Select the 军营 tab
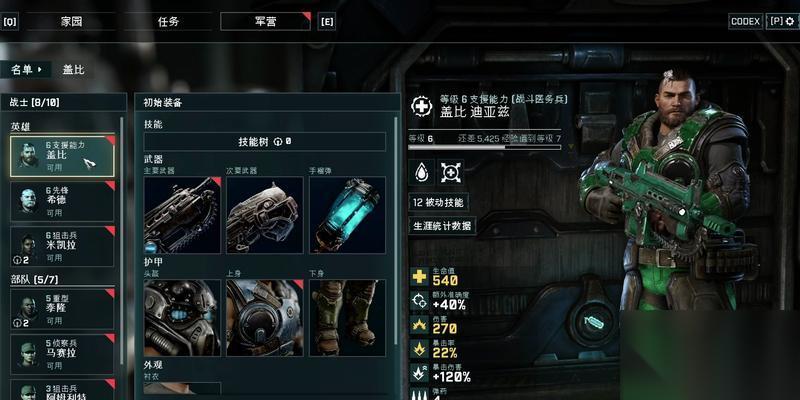 tap(265, 21)
